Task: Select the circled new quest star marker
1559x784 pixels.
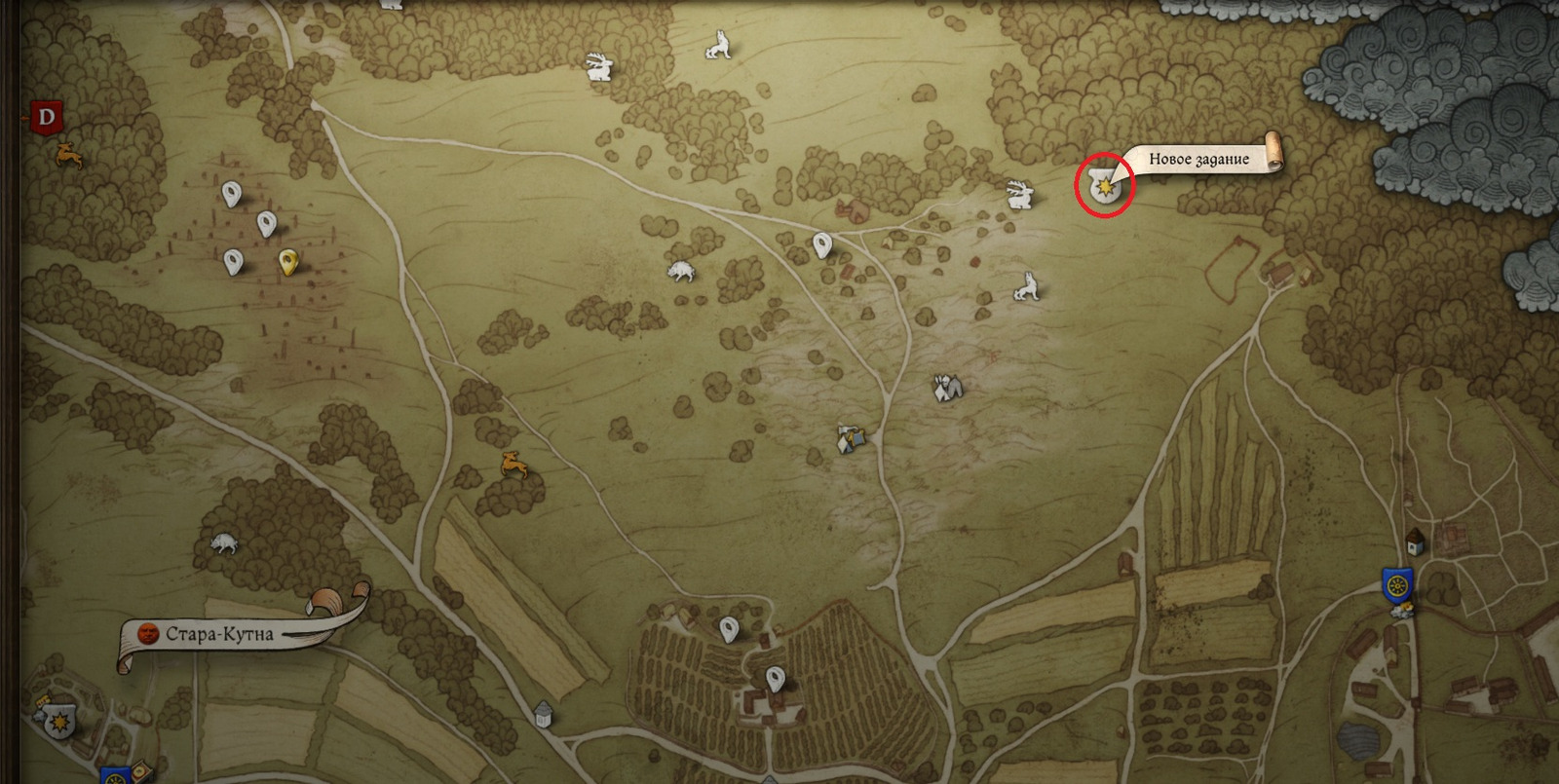Action: click(1105, 185)
